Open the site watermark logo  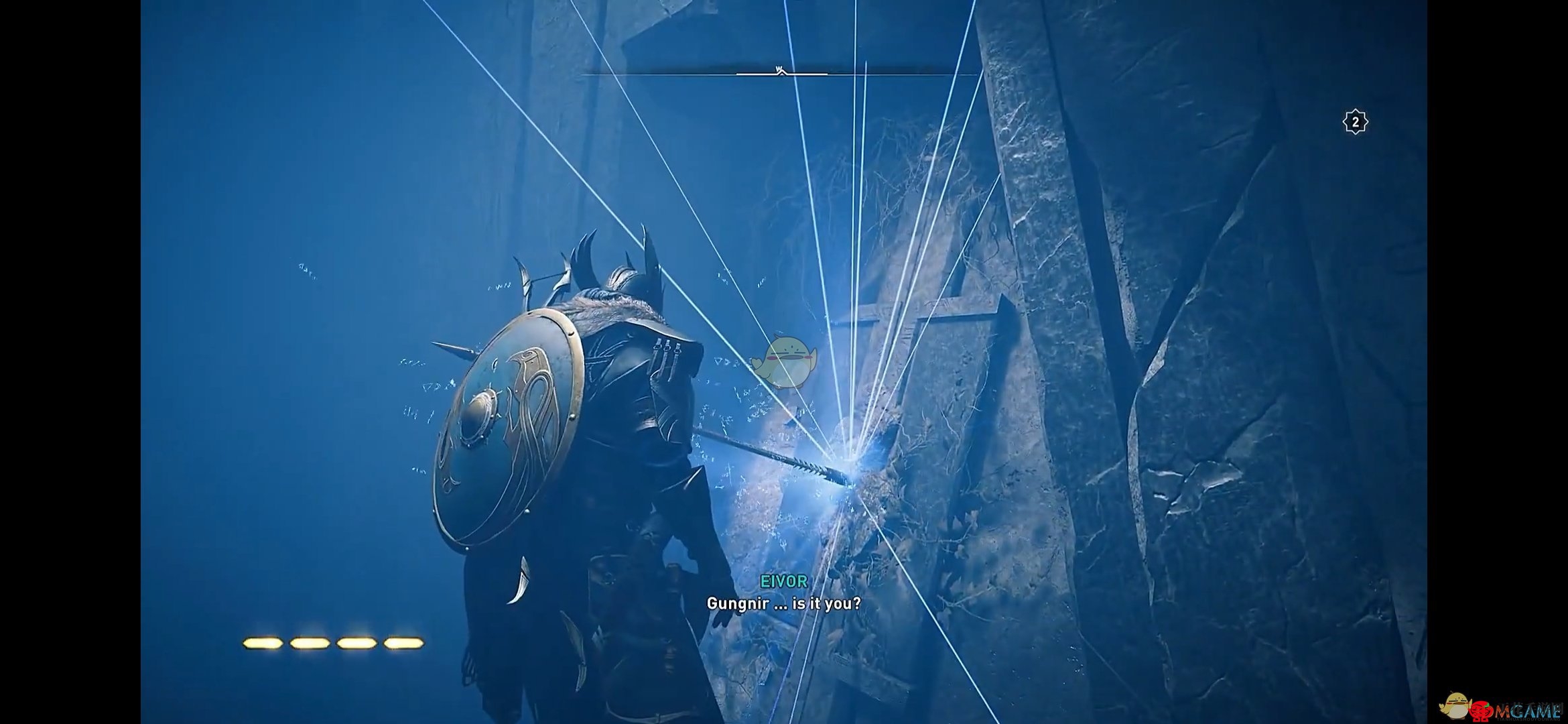(1500, 707)
